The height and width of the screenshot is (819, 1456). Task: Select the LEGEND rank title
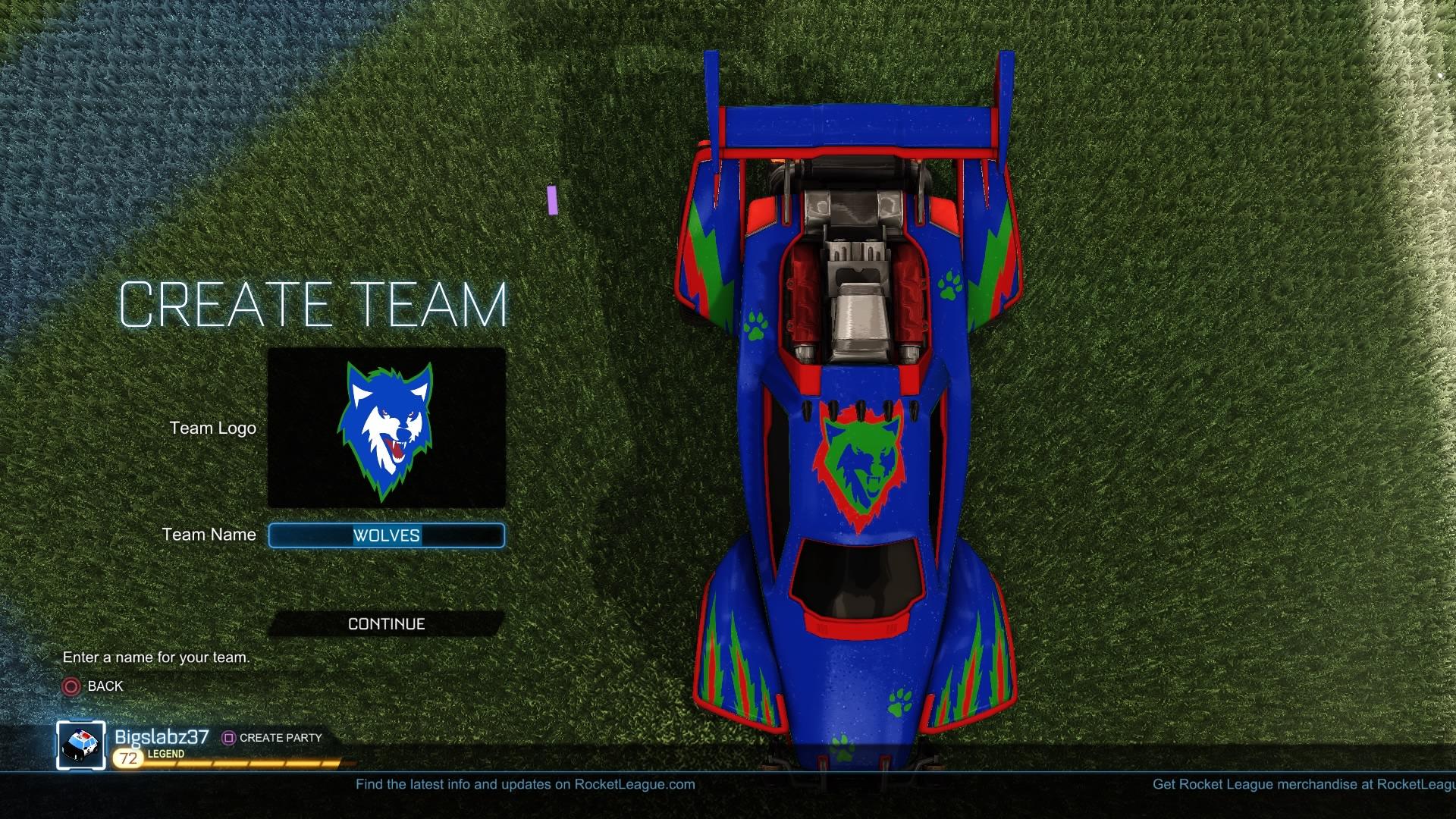[164, 755]
